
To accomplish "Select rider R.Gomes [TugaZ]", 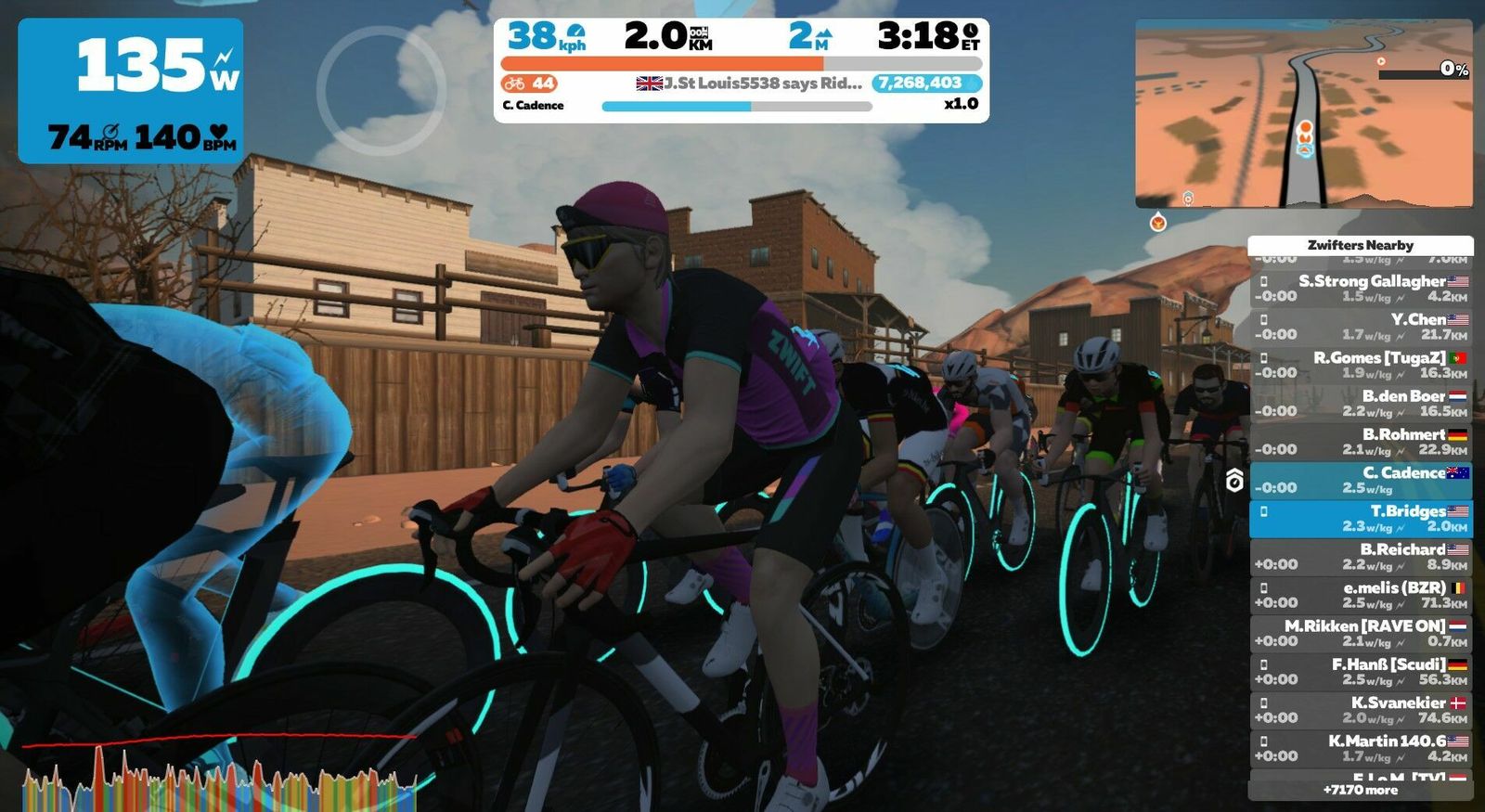I will 1360,365.
